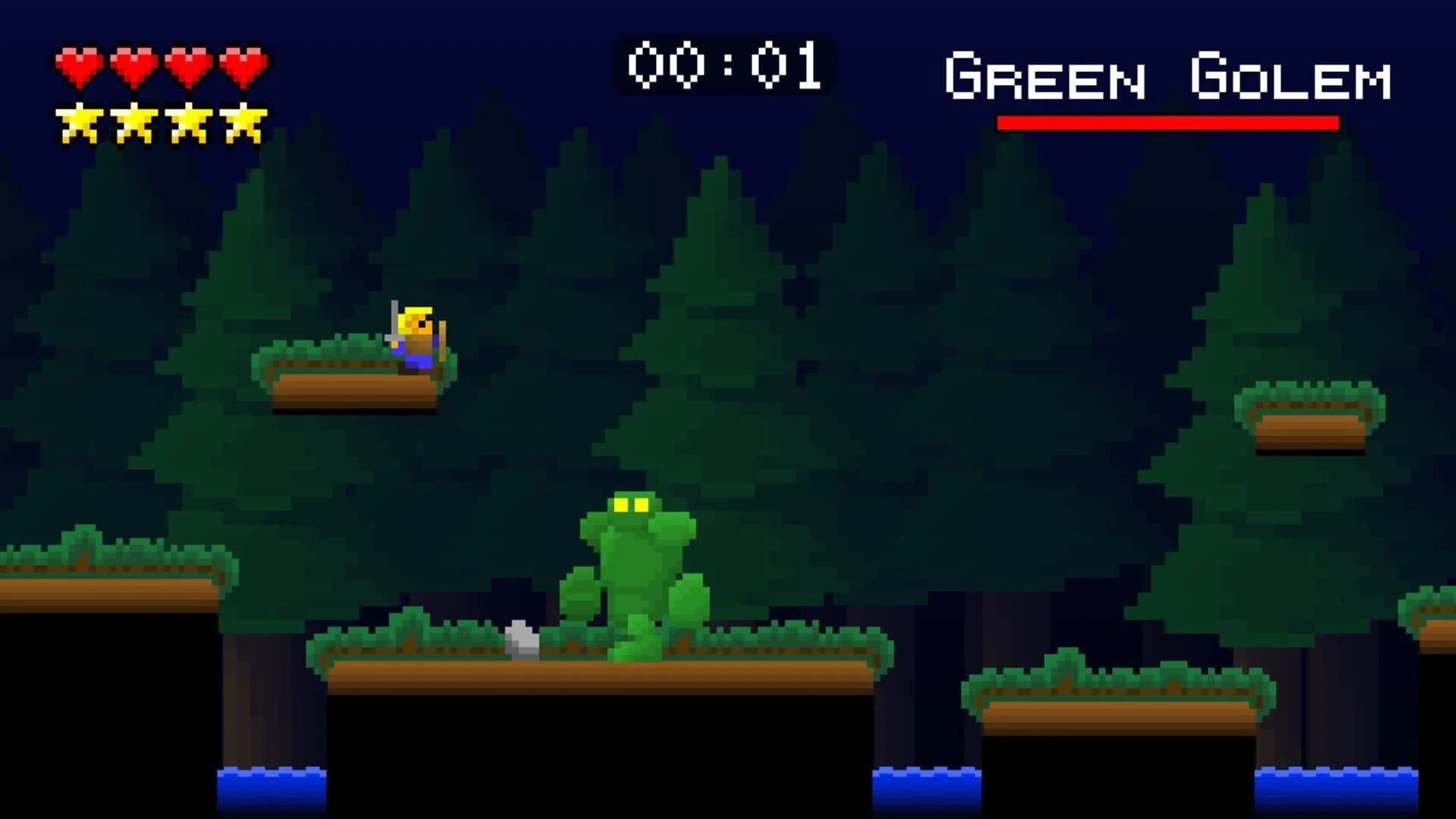The image size is (1456, 819).
Task: Select the gray rock on the center platform
Action: tap(521, 639)
